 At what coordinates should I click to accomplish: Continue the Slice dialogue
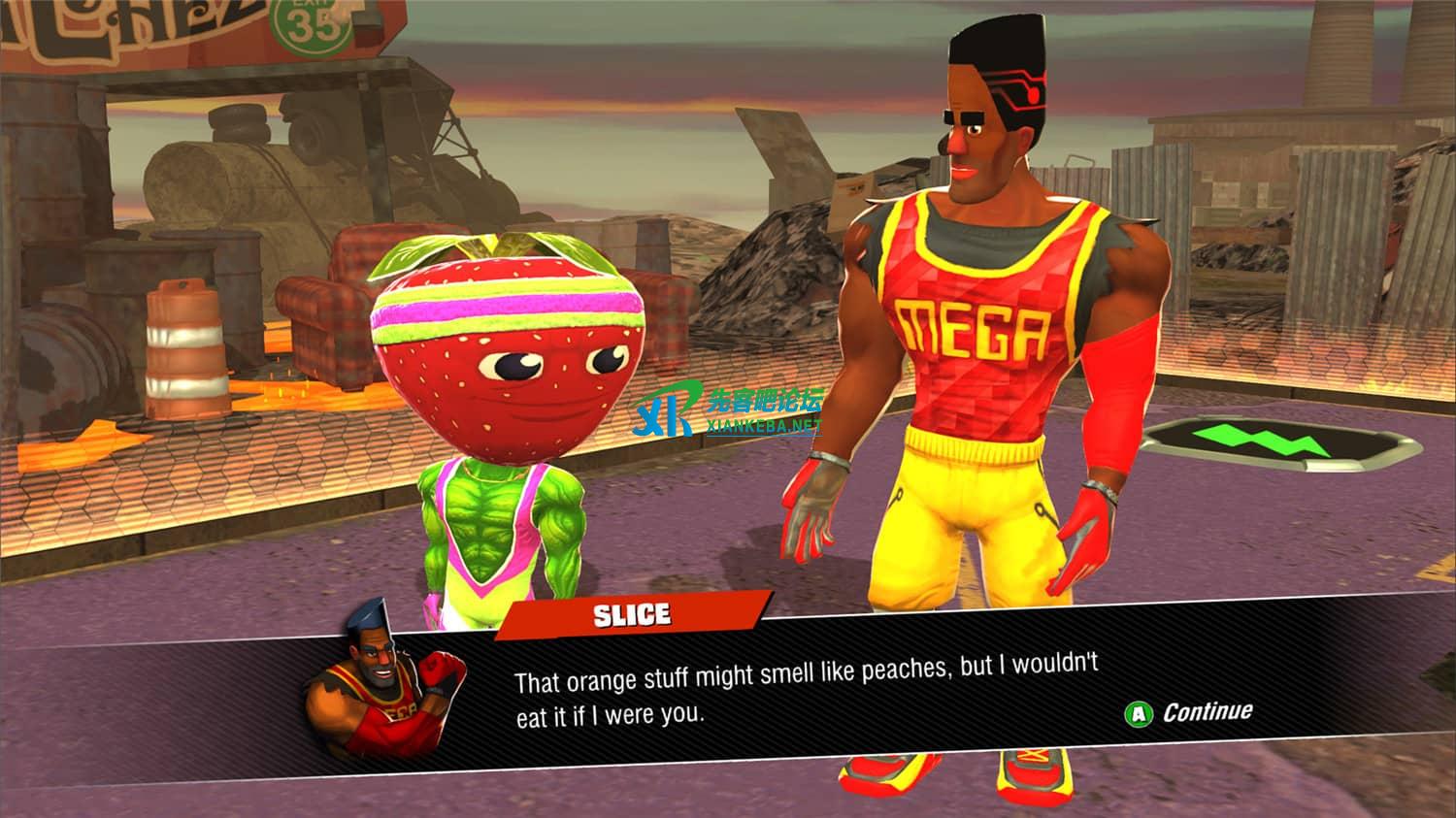tap(1190, 713)
